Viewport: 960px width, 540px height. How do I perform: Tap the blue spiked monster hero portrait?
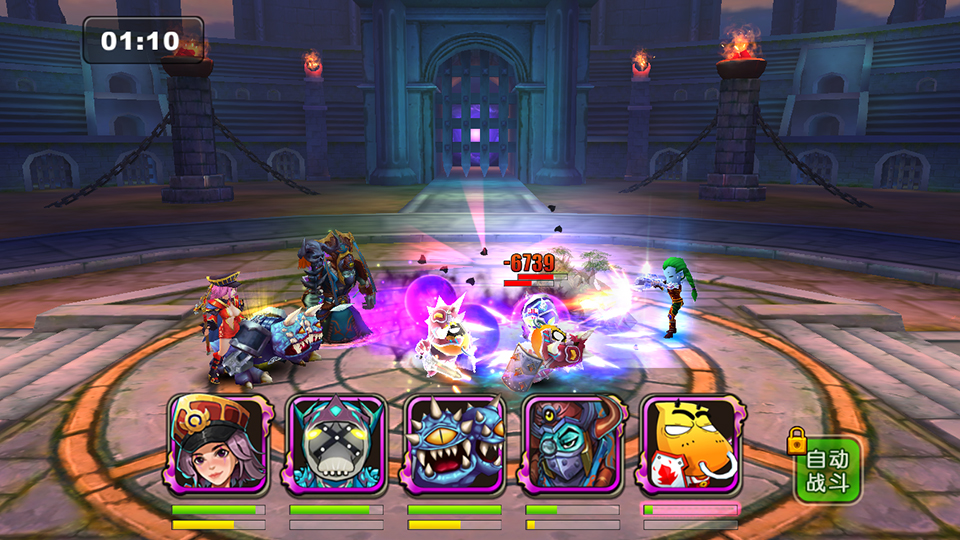coord(454,445)
